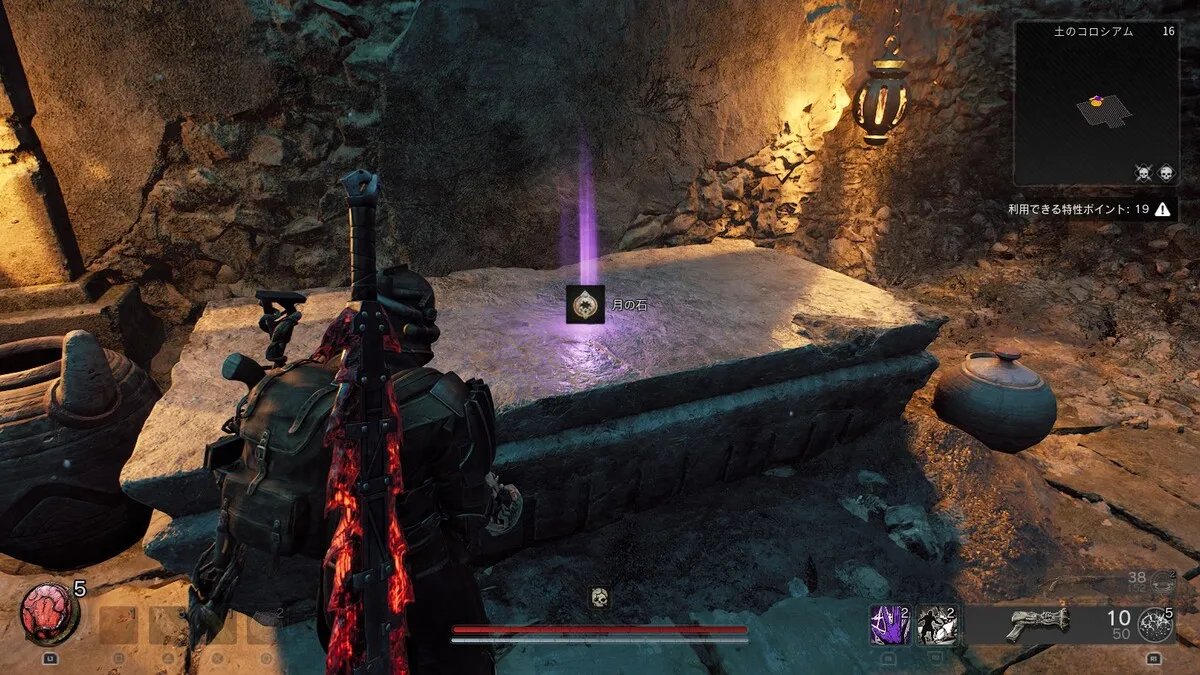Click the small skull status icon above health bar
The height and width of the screenshot is (675, 1200).
[x=599, y=598]
